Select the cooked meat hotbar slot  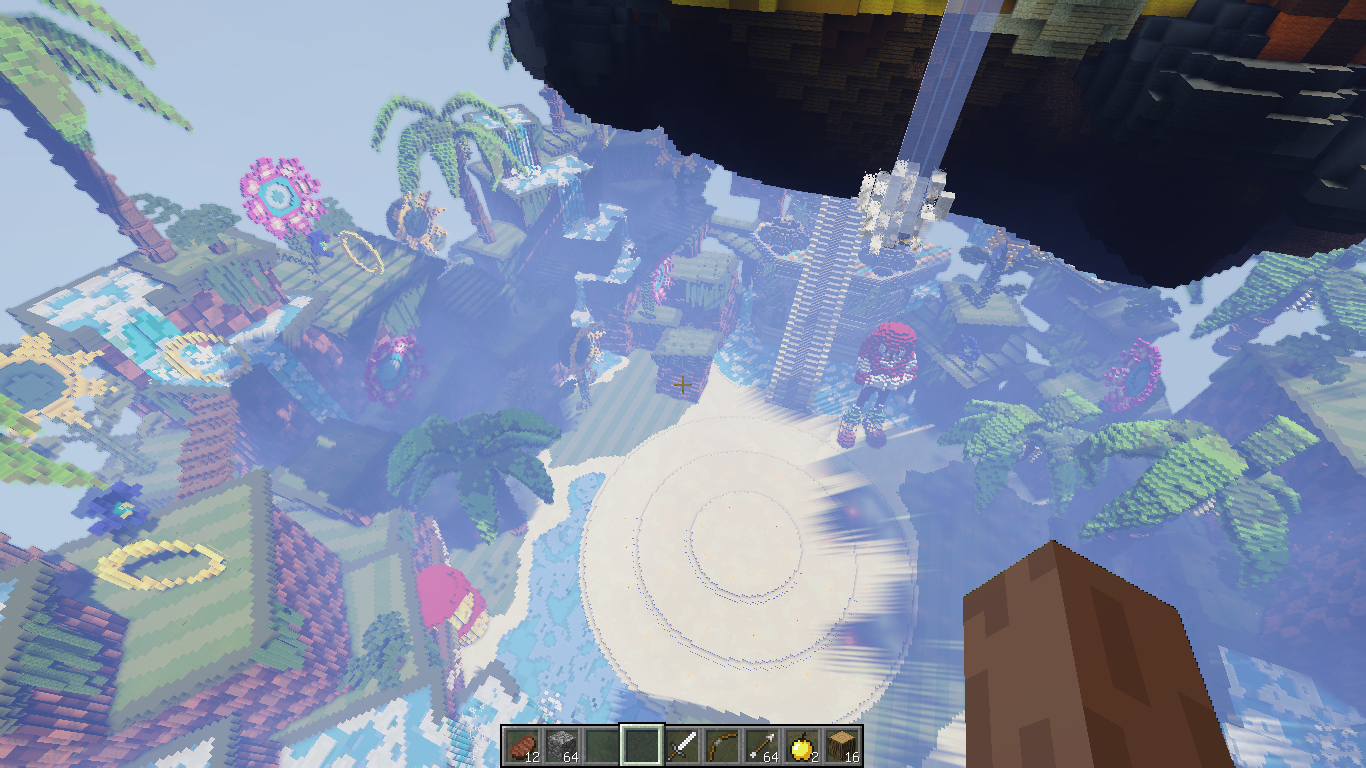point(522,745)
